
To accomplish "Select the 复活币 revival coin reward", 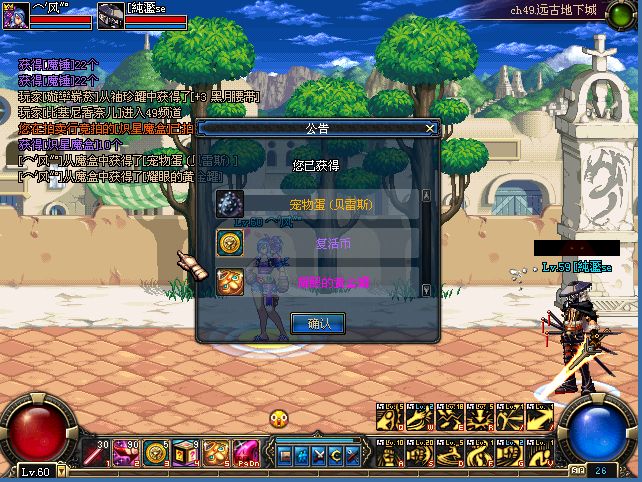I will [x=231, y=242].
